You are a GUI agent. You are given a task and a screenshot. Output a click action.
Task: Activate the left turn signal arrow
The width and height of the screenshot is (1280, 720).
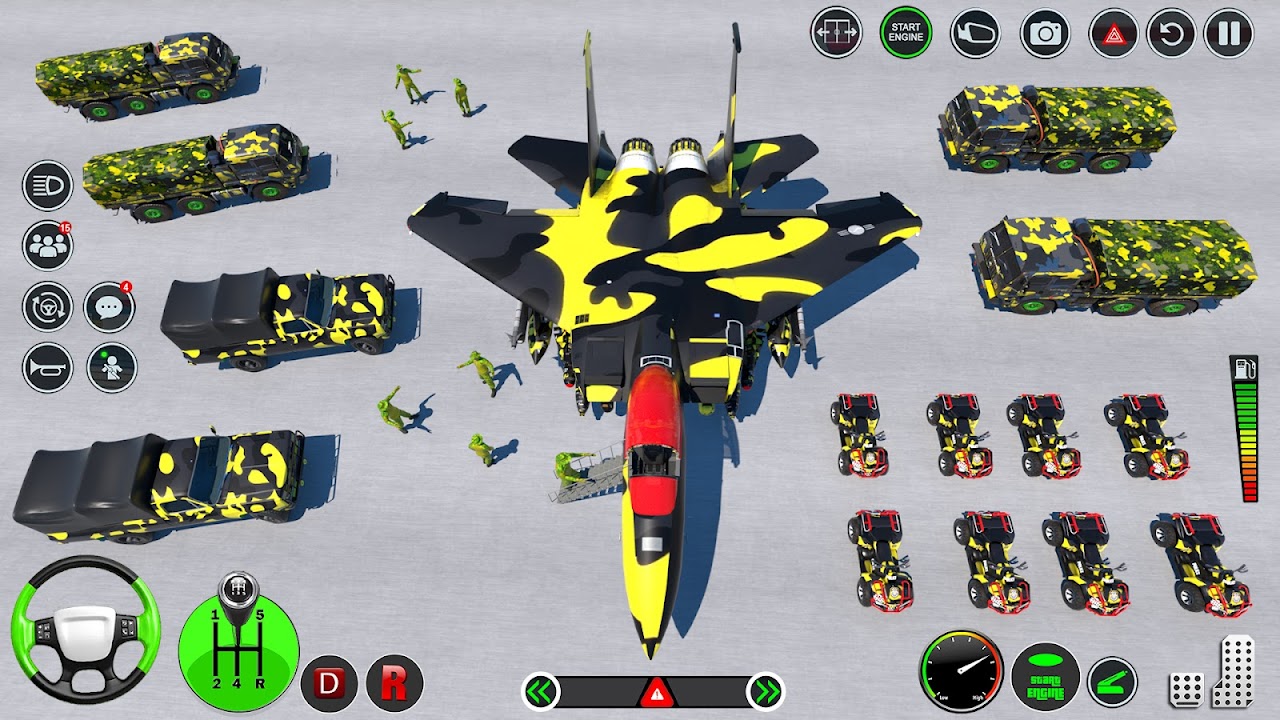pyautogui.click(x=541, y=691)
